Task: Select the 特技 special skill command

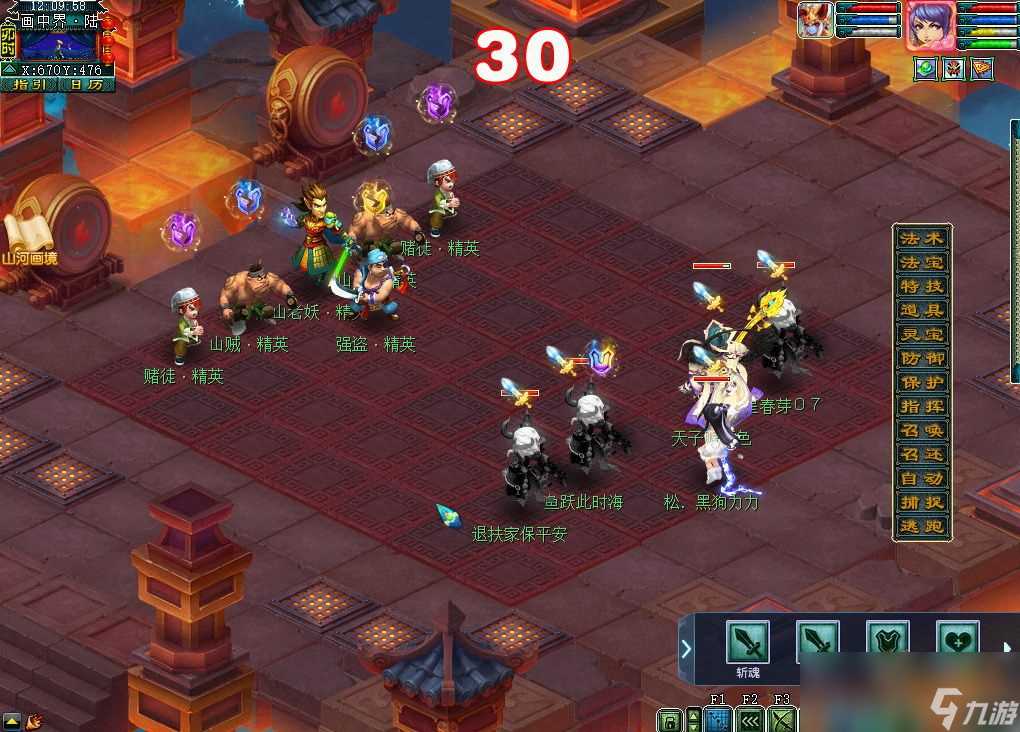Action: pyautogui.click(x=921, y=287)
